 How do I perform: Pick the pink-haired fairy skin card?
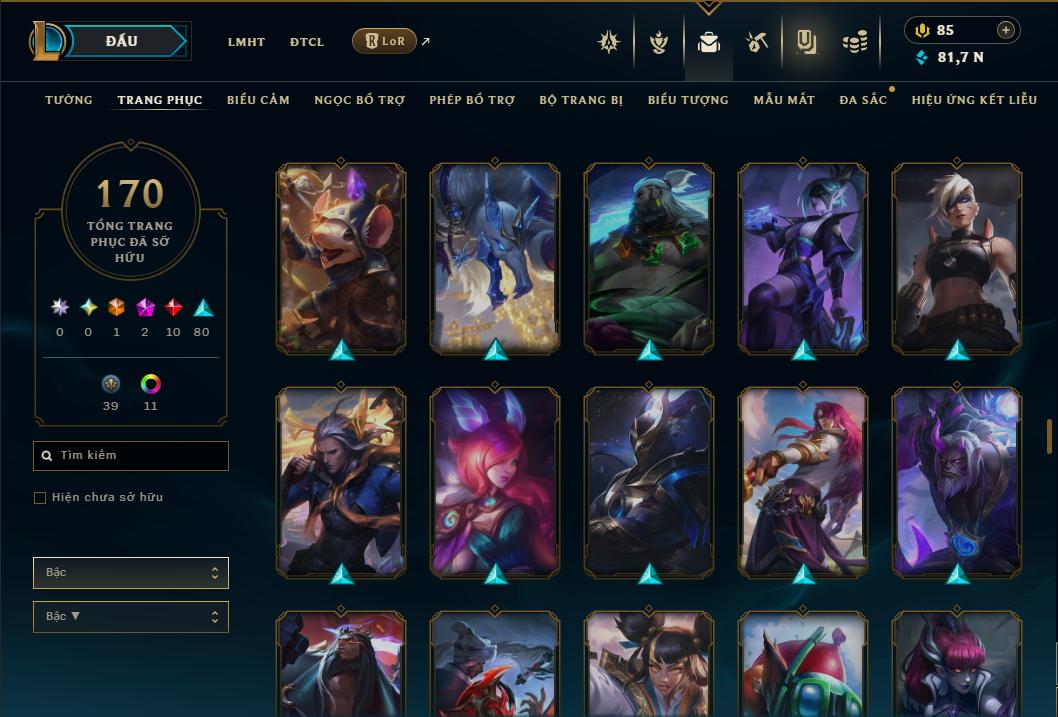[x=495, y=480]
